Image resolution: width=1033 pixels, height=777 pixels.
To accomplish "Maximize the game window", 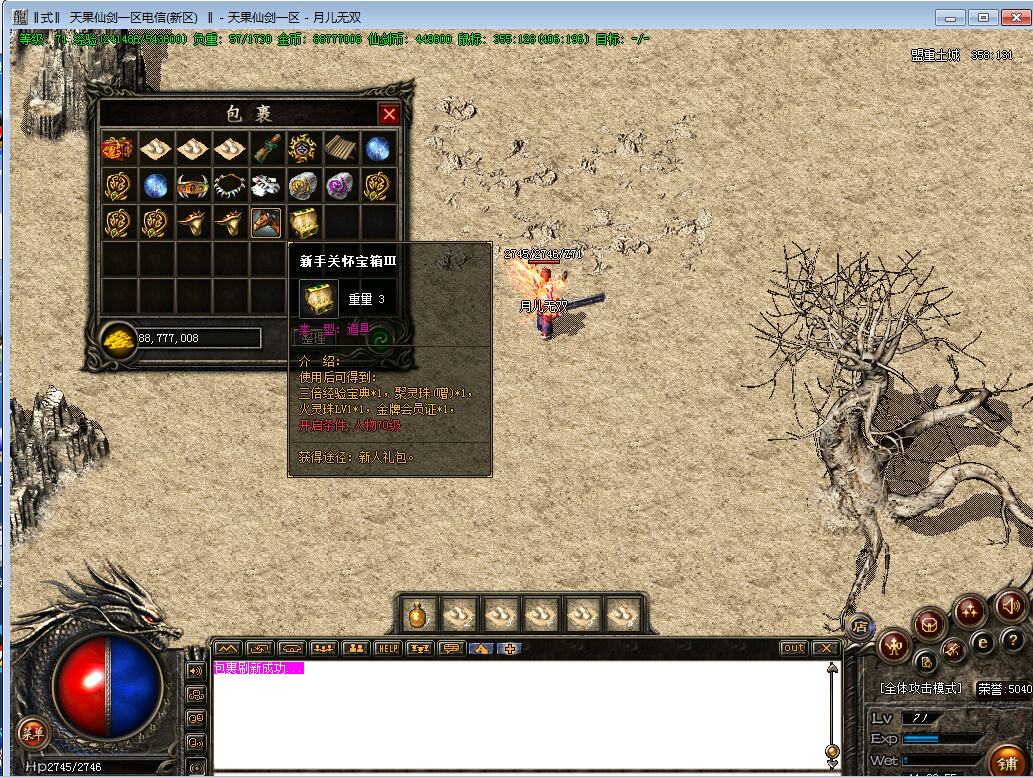I will pyautogui.click(x=983, y=17).
